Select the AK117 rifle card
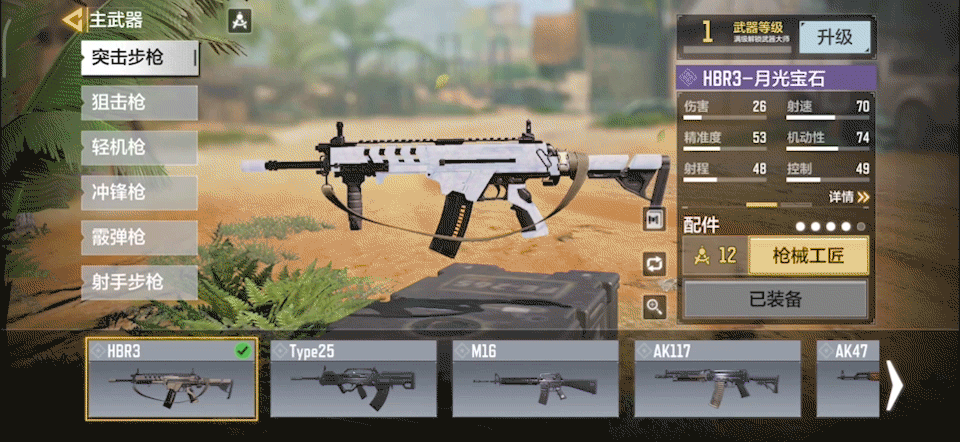Viewport: 960px width, 442px height. [x=717, y=379]
